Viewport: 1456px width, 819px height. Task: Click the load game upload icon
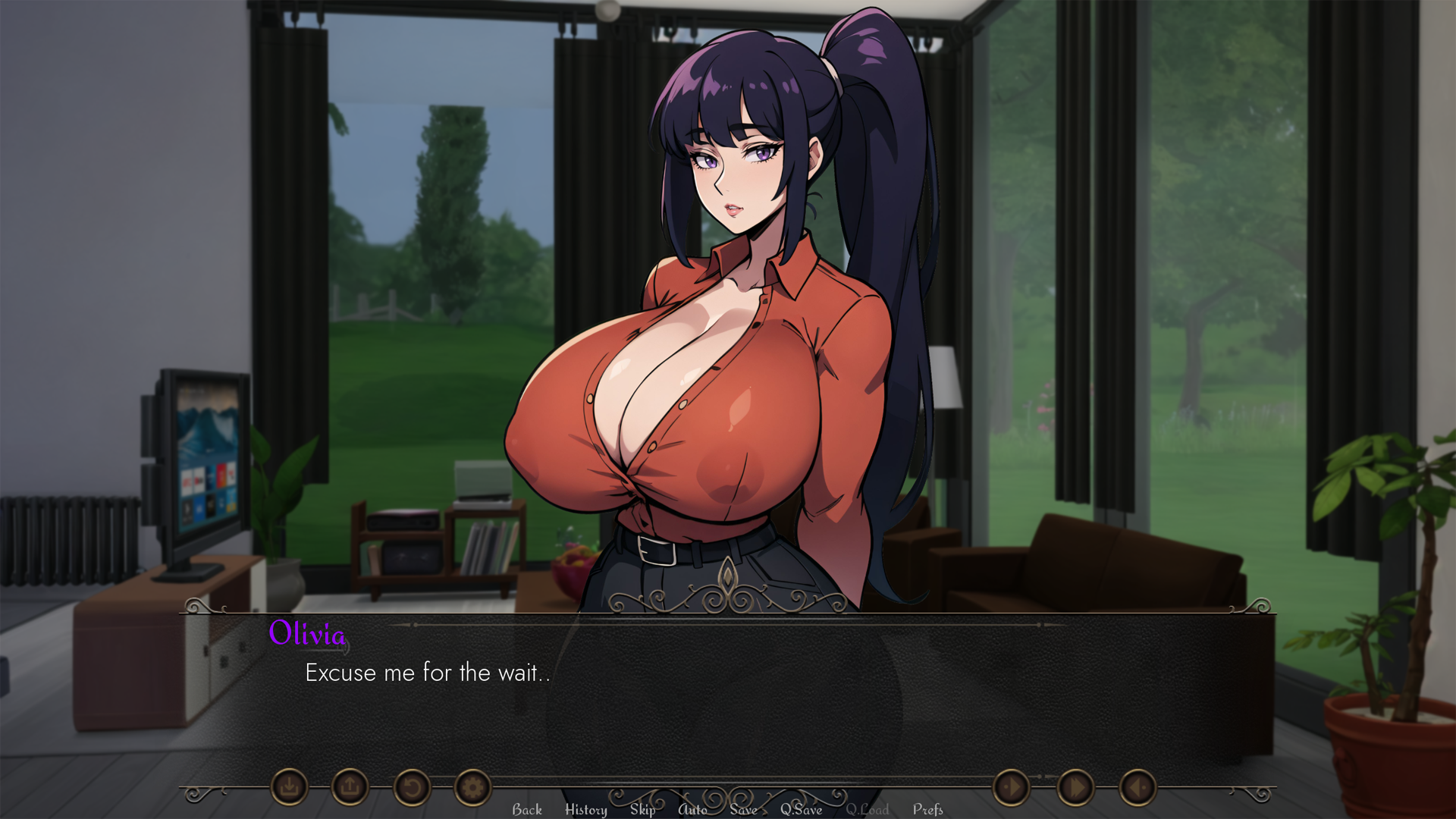(x=349, y=787)
